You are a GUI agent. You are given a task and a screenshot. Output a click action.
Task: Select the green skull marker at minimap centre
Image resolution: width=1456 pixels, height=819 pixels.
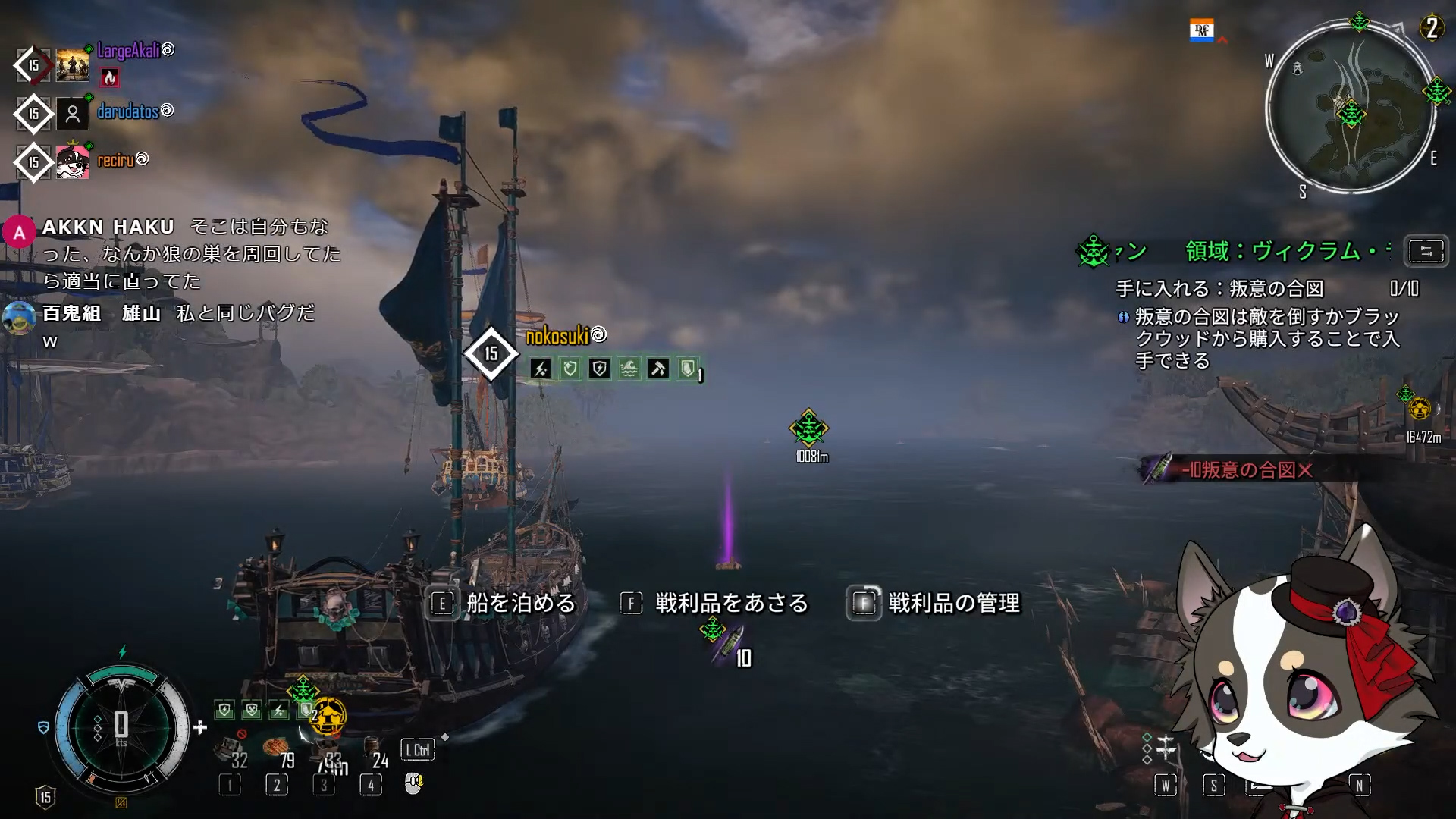click(1351, 115)
